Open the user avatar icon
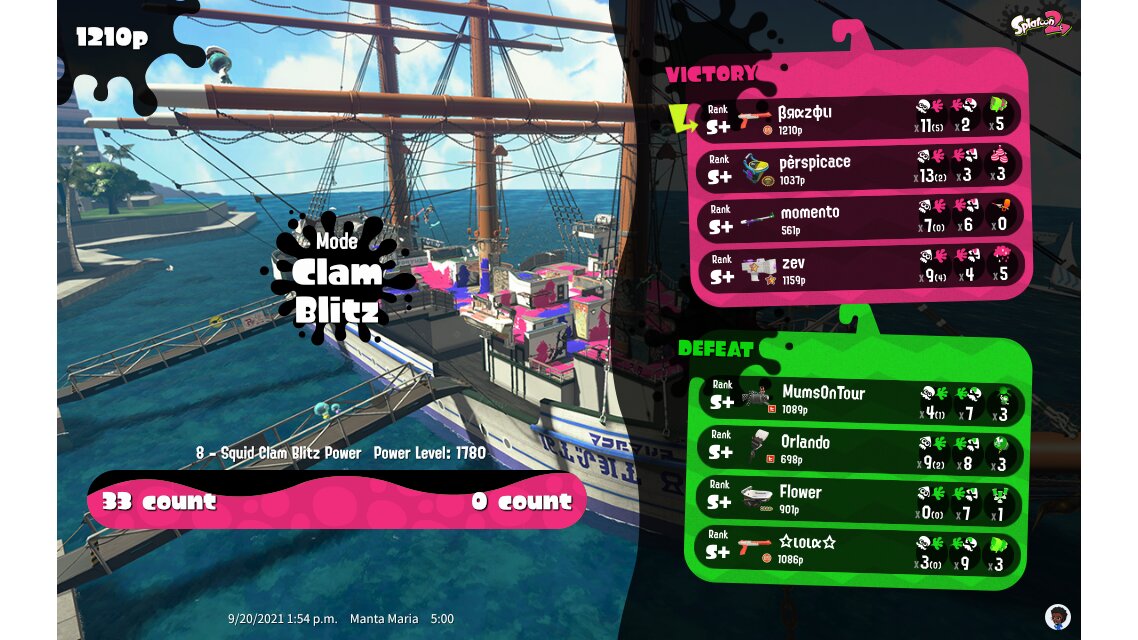The height and width of the screenshot is (640, 1138). (x=1057, y=616)
